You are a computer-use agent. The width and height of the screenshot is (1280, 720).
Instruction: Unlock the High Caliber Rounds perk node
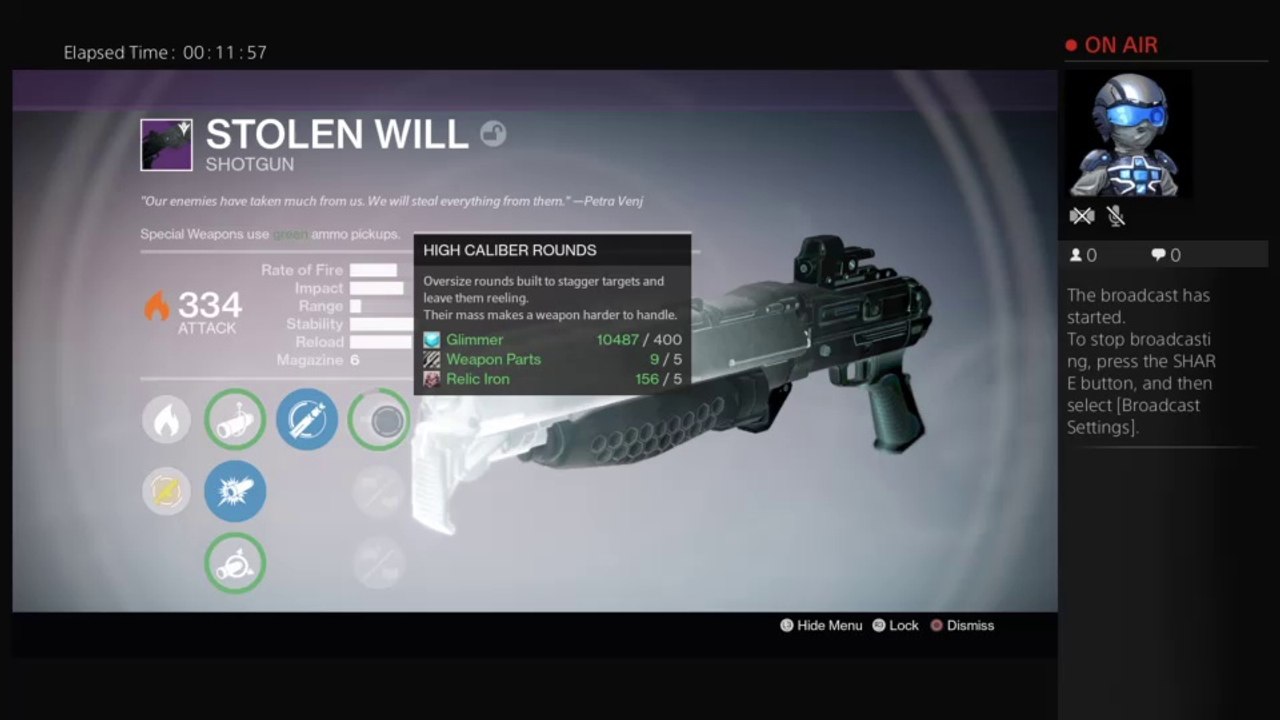(x=379, y=420)
